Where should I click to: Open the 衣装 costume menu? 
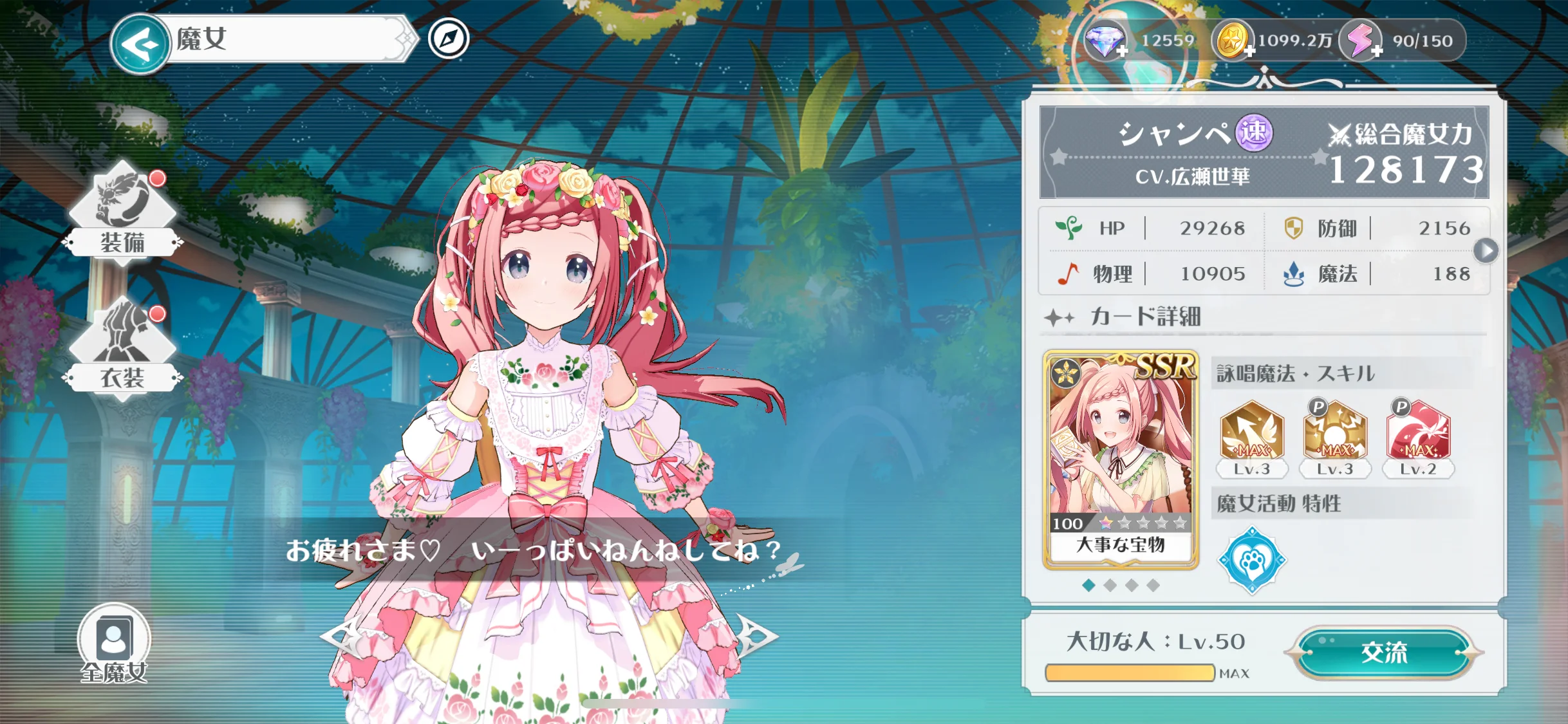[x=122, y=349]
